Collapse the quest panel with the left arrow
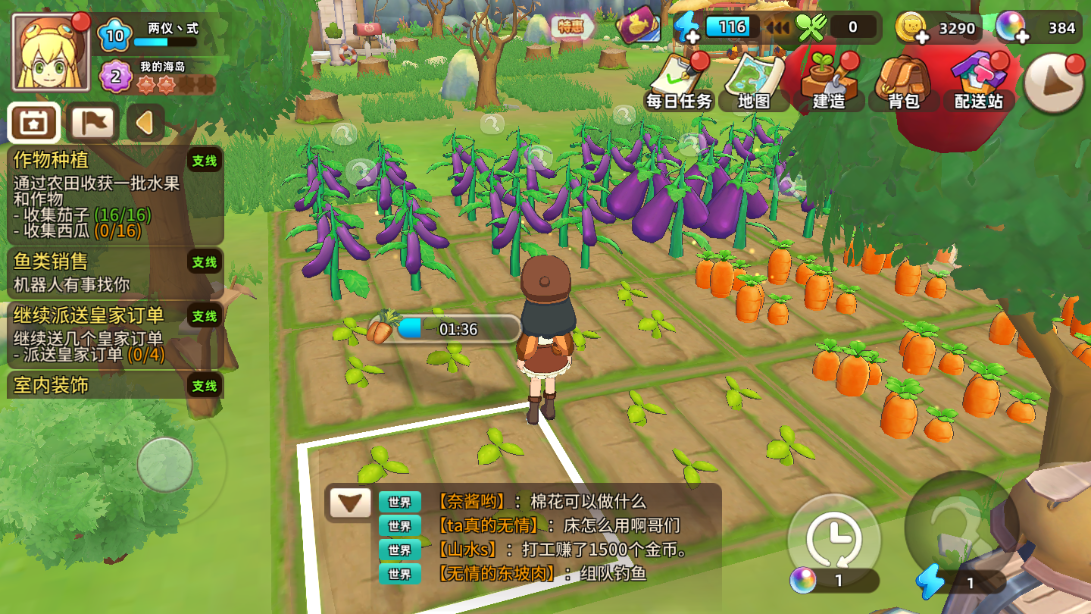 [145, 124]
